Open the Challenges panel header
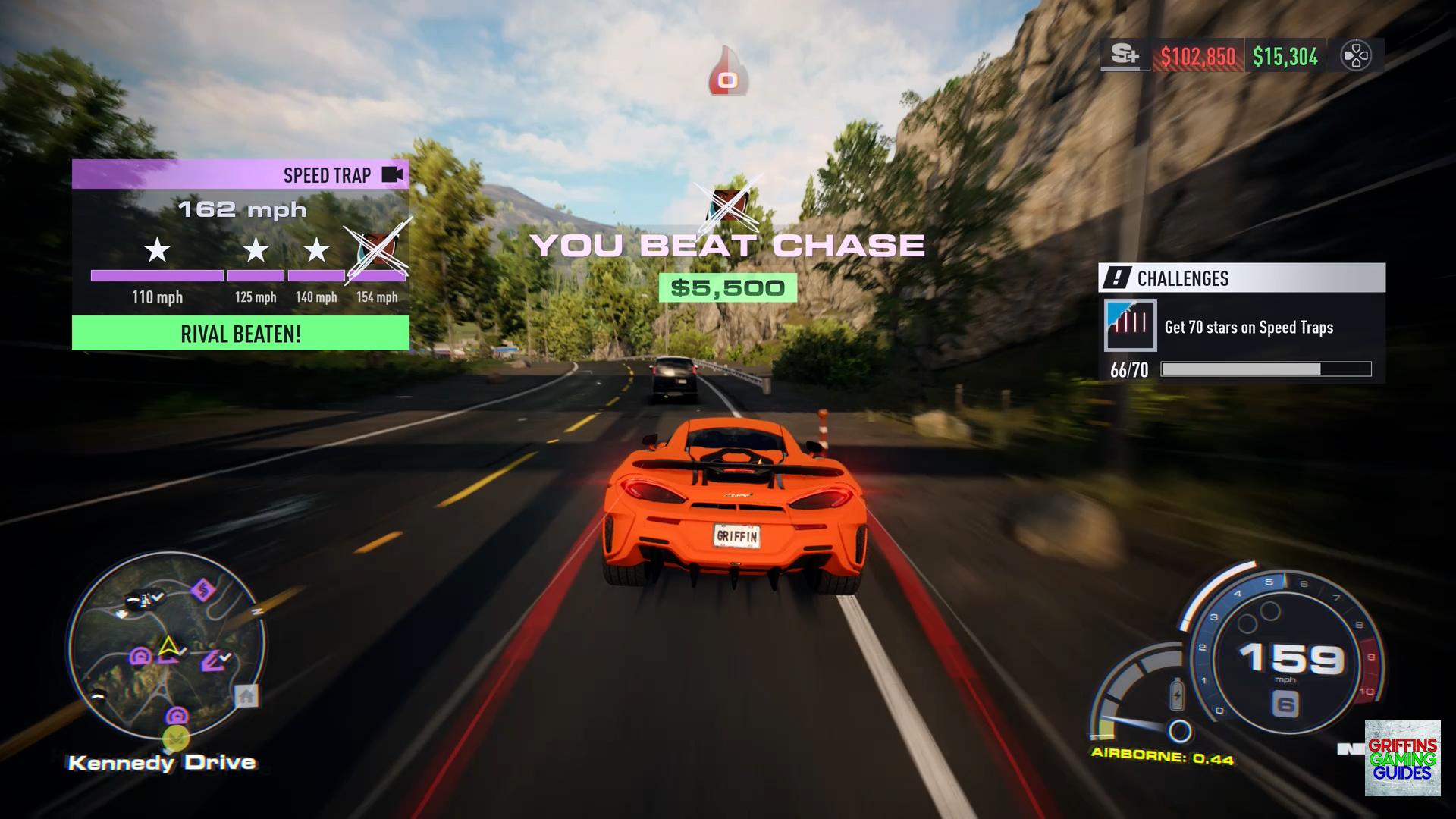 coord(1241,278)
